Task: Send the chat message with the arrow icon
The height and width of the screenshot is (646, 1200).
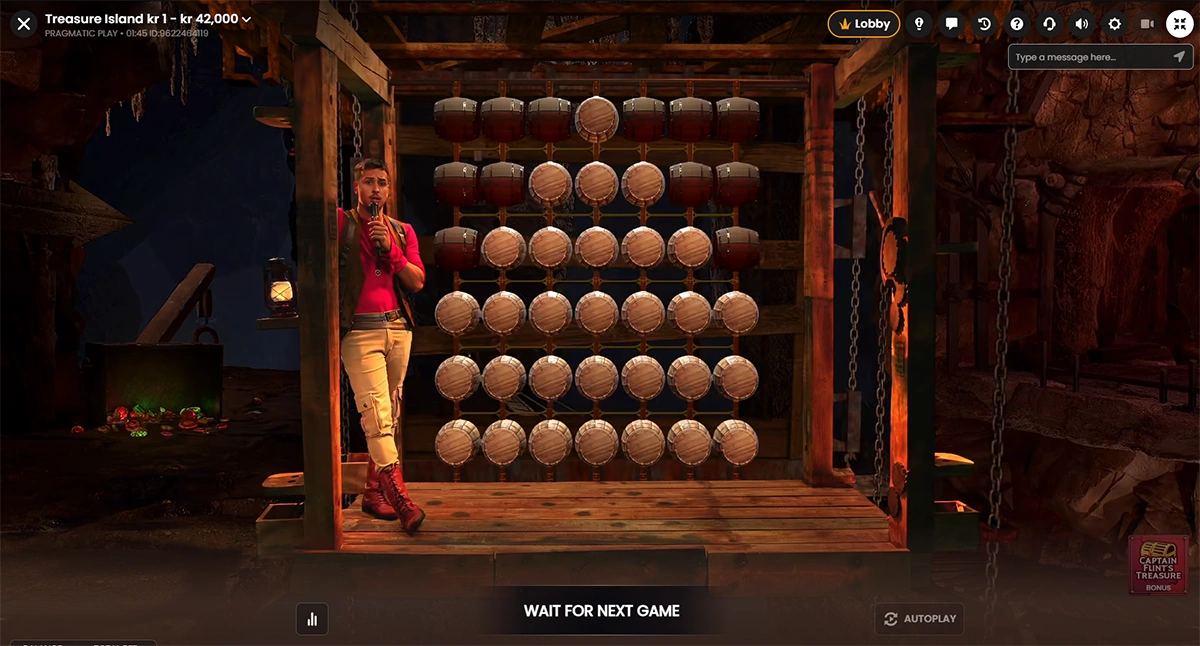Action: (1179, 57)
